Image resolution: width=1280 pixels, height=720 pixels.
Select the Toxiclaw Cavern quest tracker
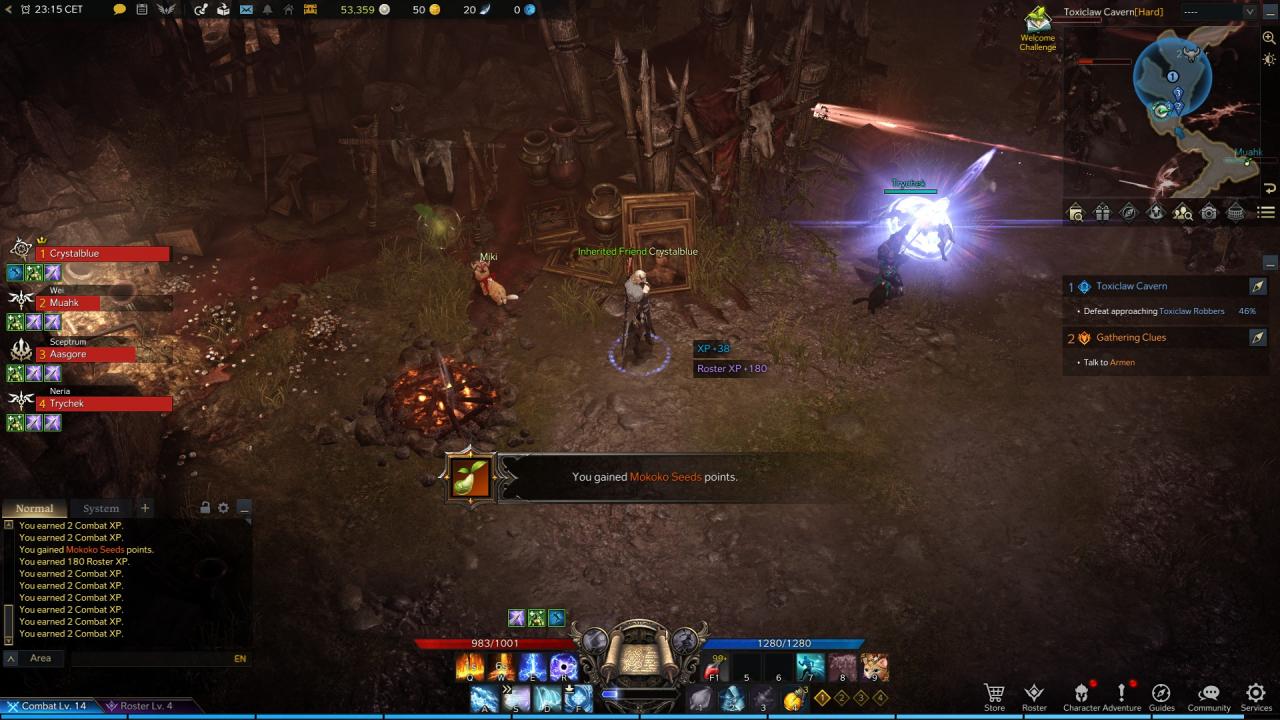[x=1131, y=286]
